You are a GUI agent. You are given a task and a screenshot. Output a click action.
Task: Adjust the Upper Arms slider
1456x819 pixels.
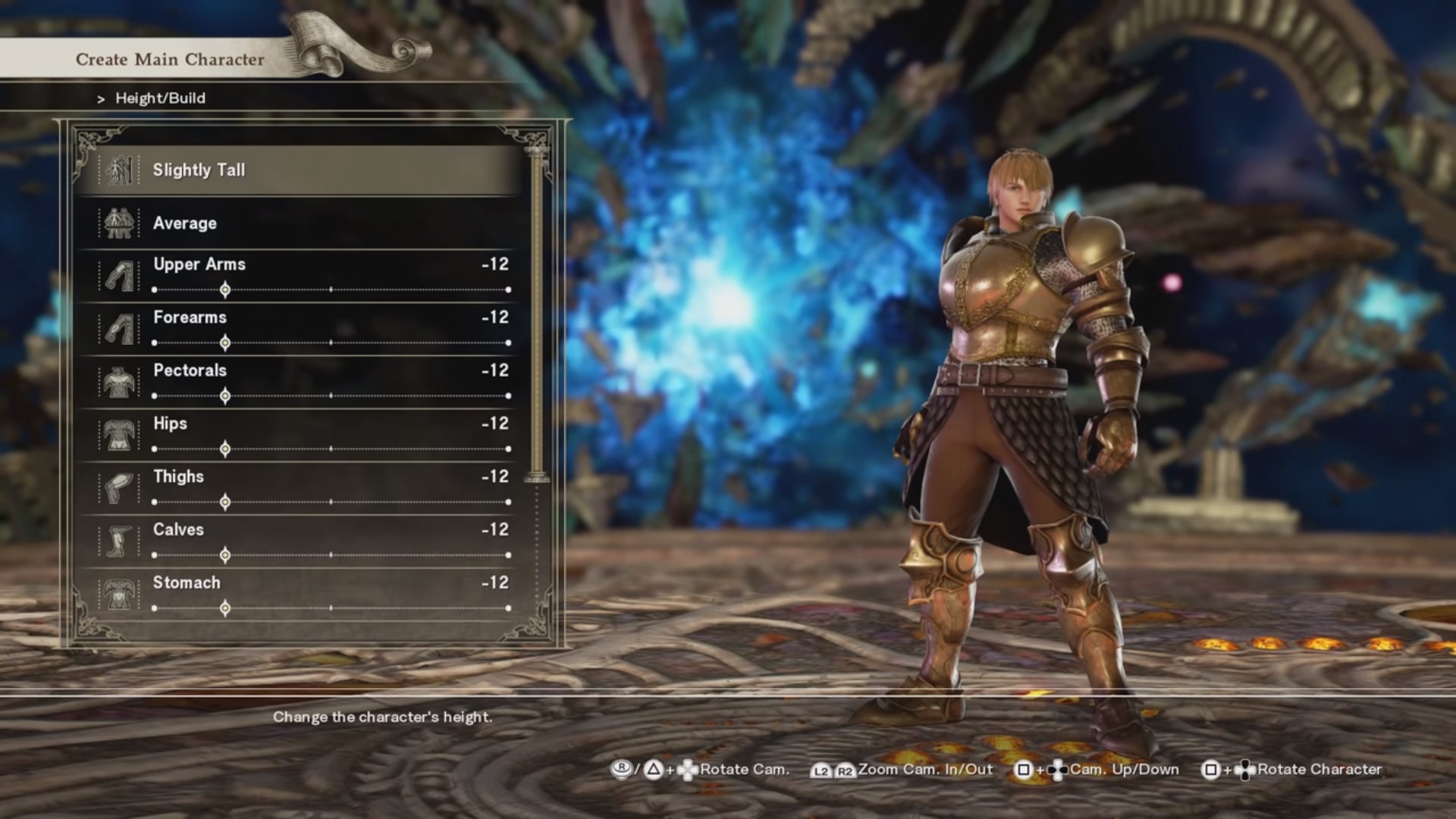[x=225, y=290]
